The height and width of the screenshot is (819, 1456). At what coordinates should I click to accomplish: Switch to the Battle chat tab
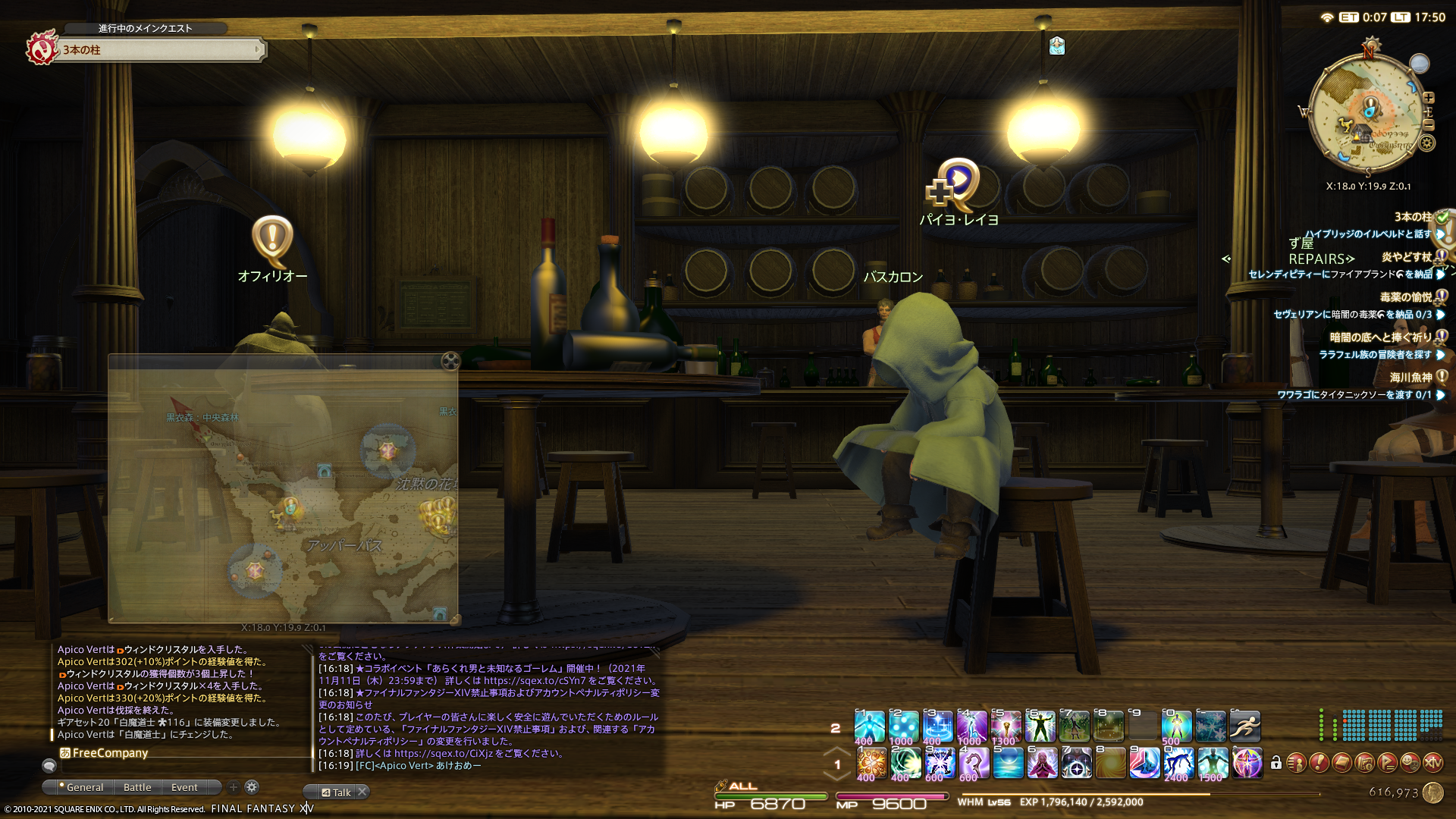pos(137,787)
